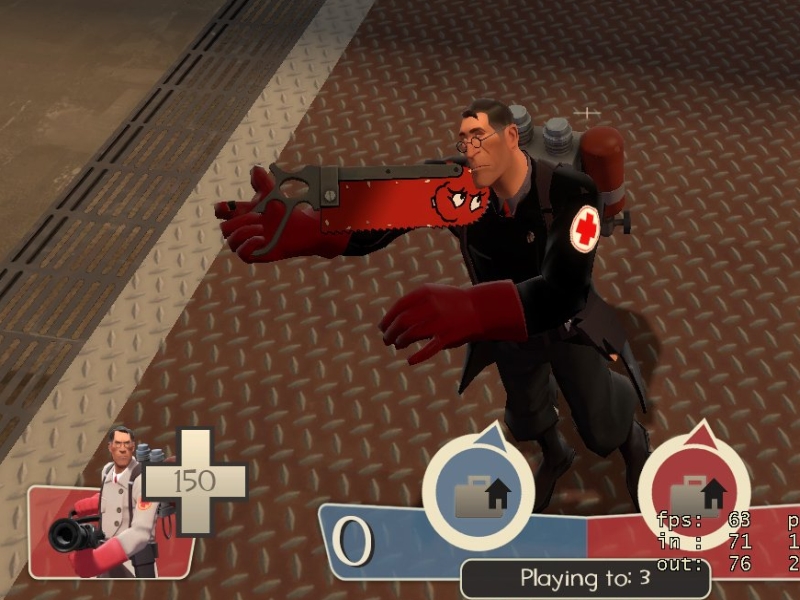Click the red team intelligence briefcase icon

[694, 496]
